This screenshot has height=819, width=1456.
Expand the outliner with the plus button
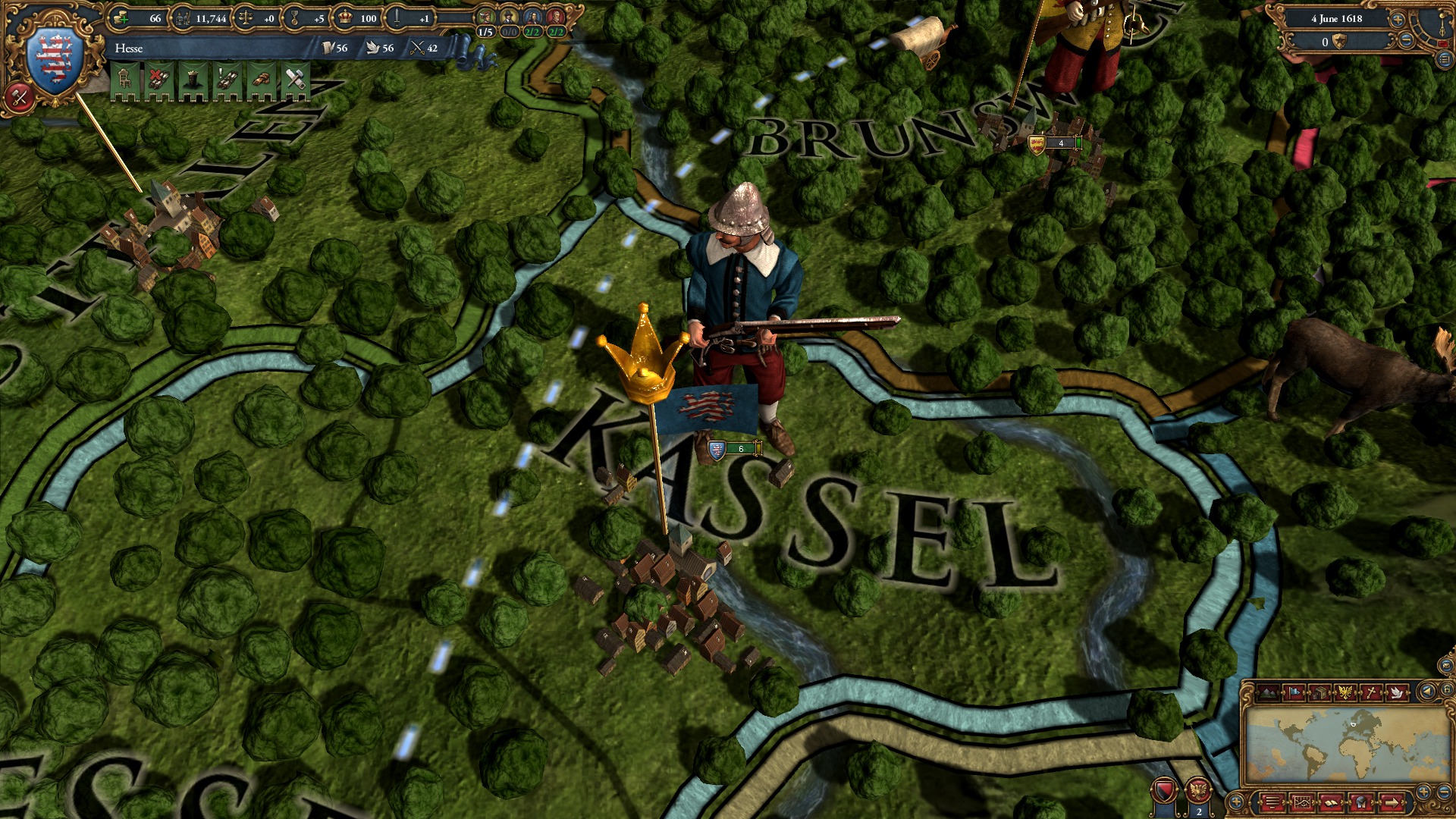[x=1235, y=802]
